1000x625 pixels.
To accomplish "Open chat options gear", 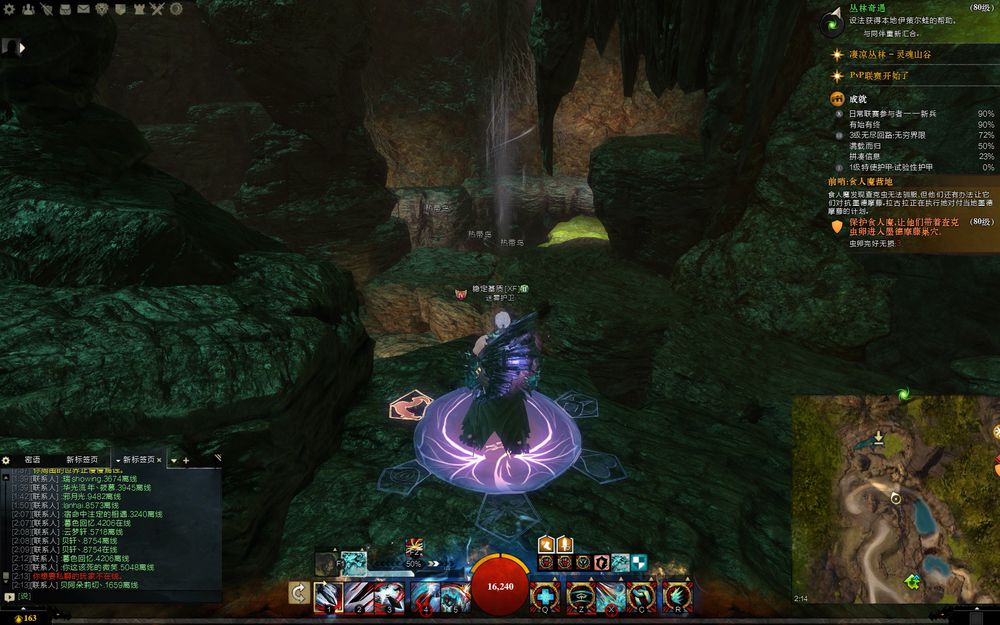I will coord(7,460).
